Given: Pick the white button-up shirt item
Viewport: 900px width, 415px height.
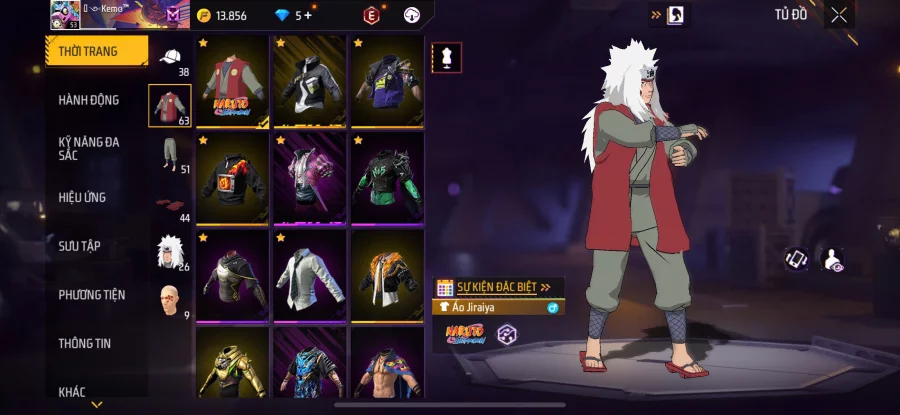Looking at the screenshot, I should [309, 275].
